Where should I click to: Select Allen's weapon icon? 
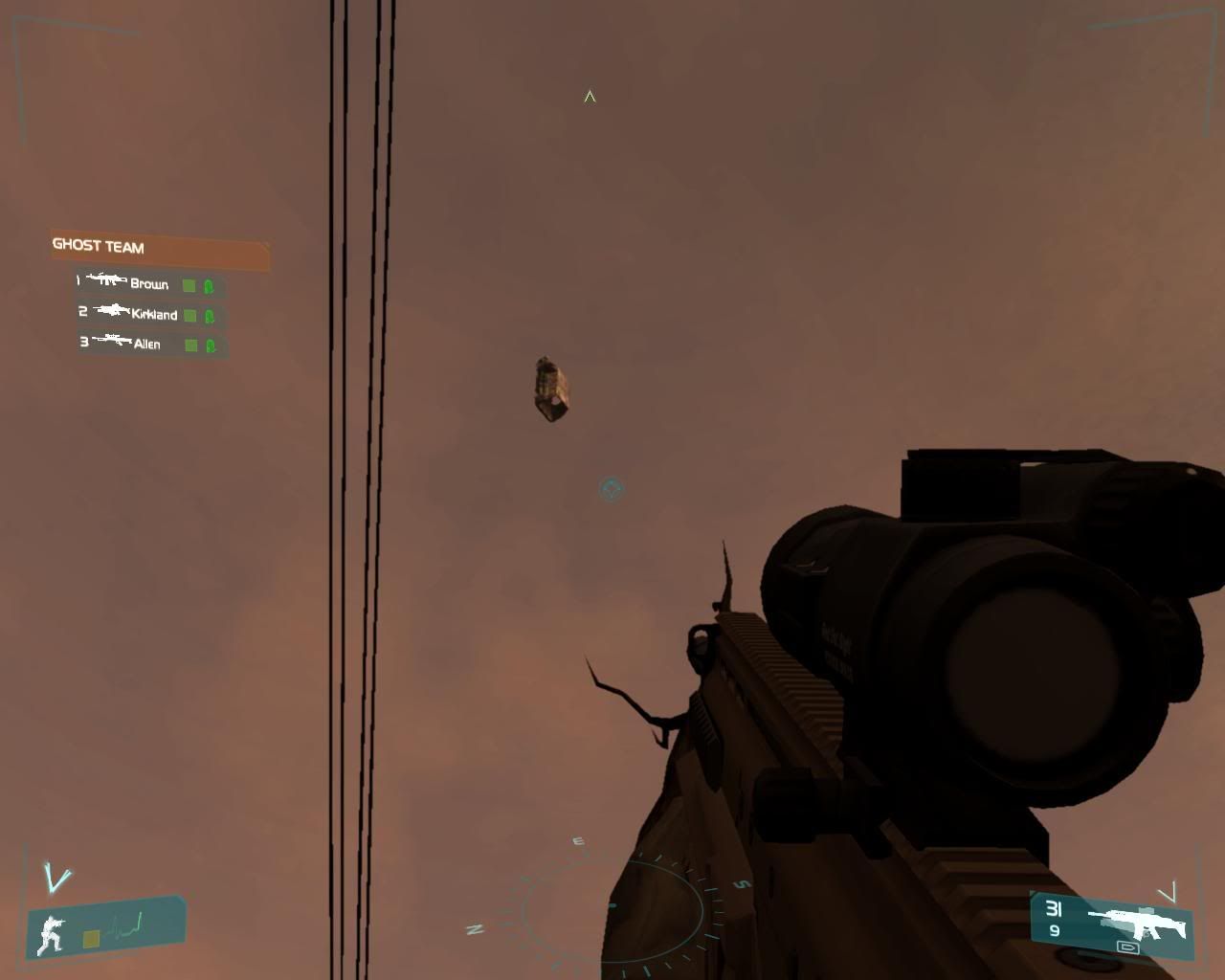111,339
